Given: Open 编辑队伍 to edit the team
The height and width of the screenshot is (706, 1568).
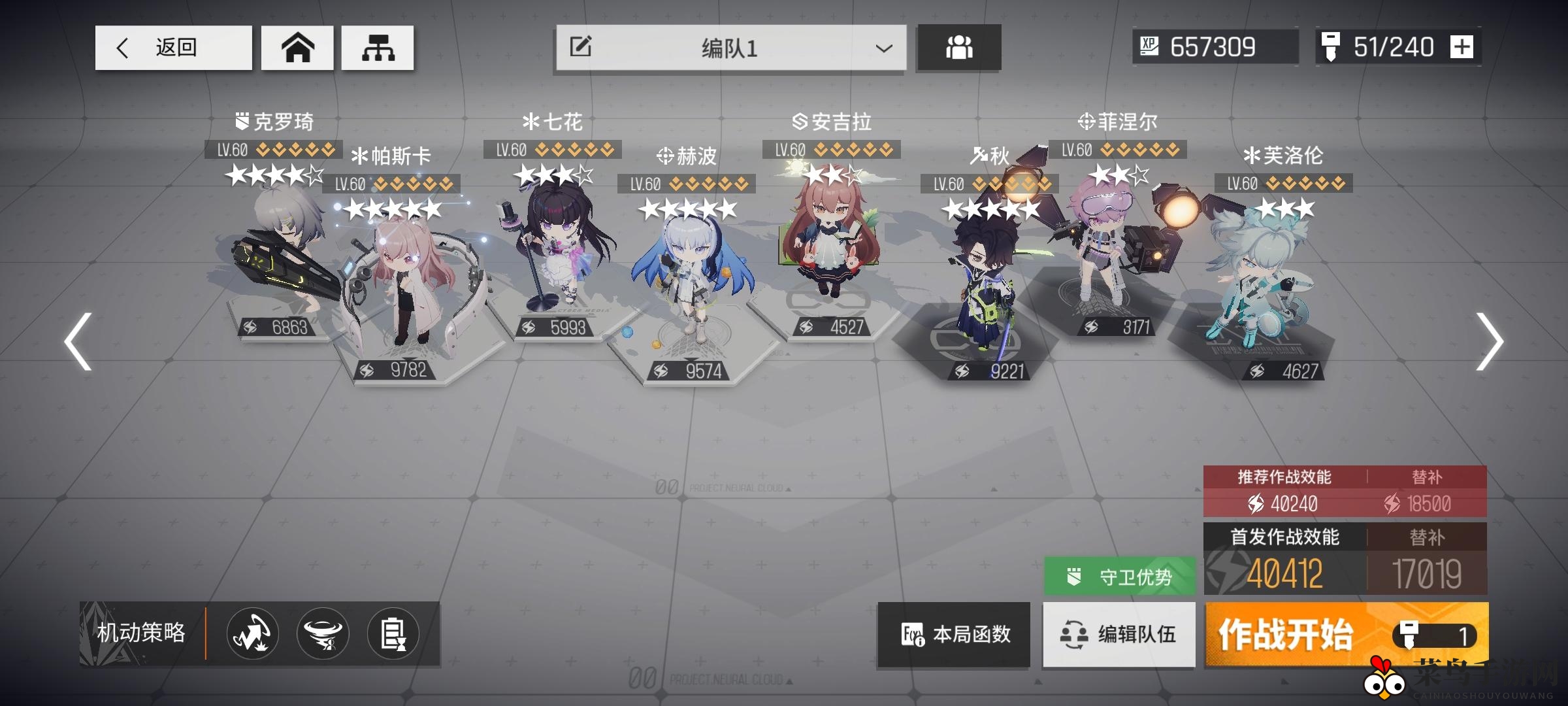Looking at the screenshot, I should point(1119,635).
